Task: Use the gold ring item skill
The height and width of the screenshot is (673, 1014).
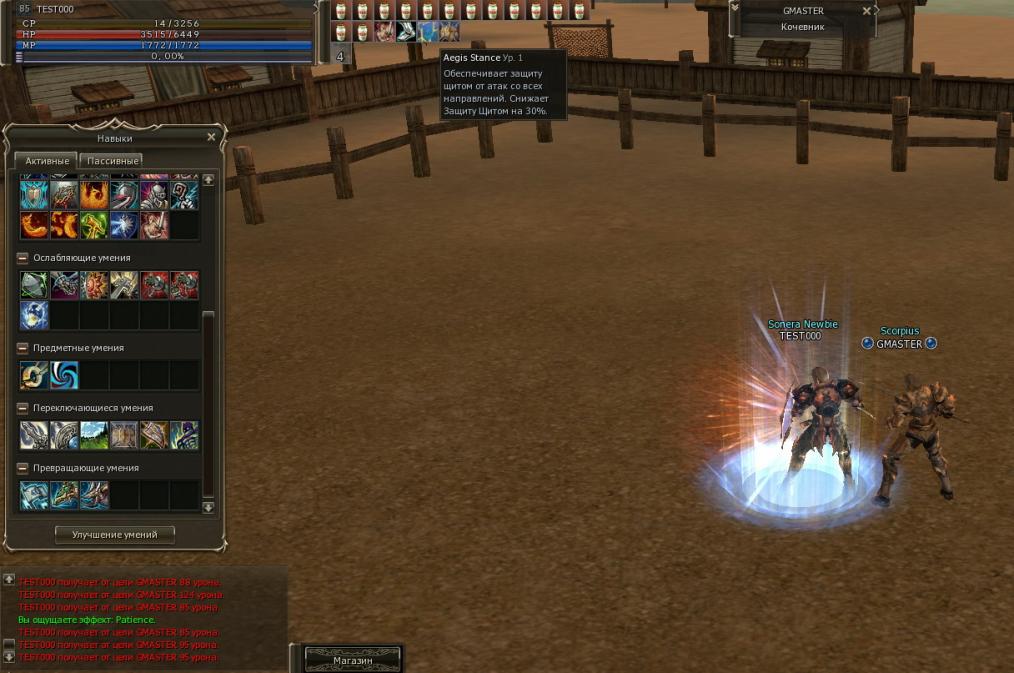Action: [34, 375]
